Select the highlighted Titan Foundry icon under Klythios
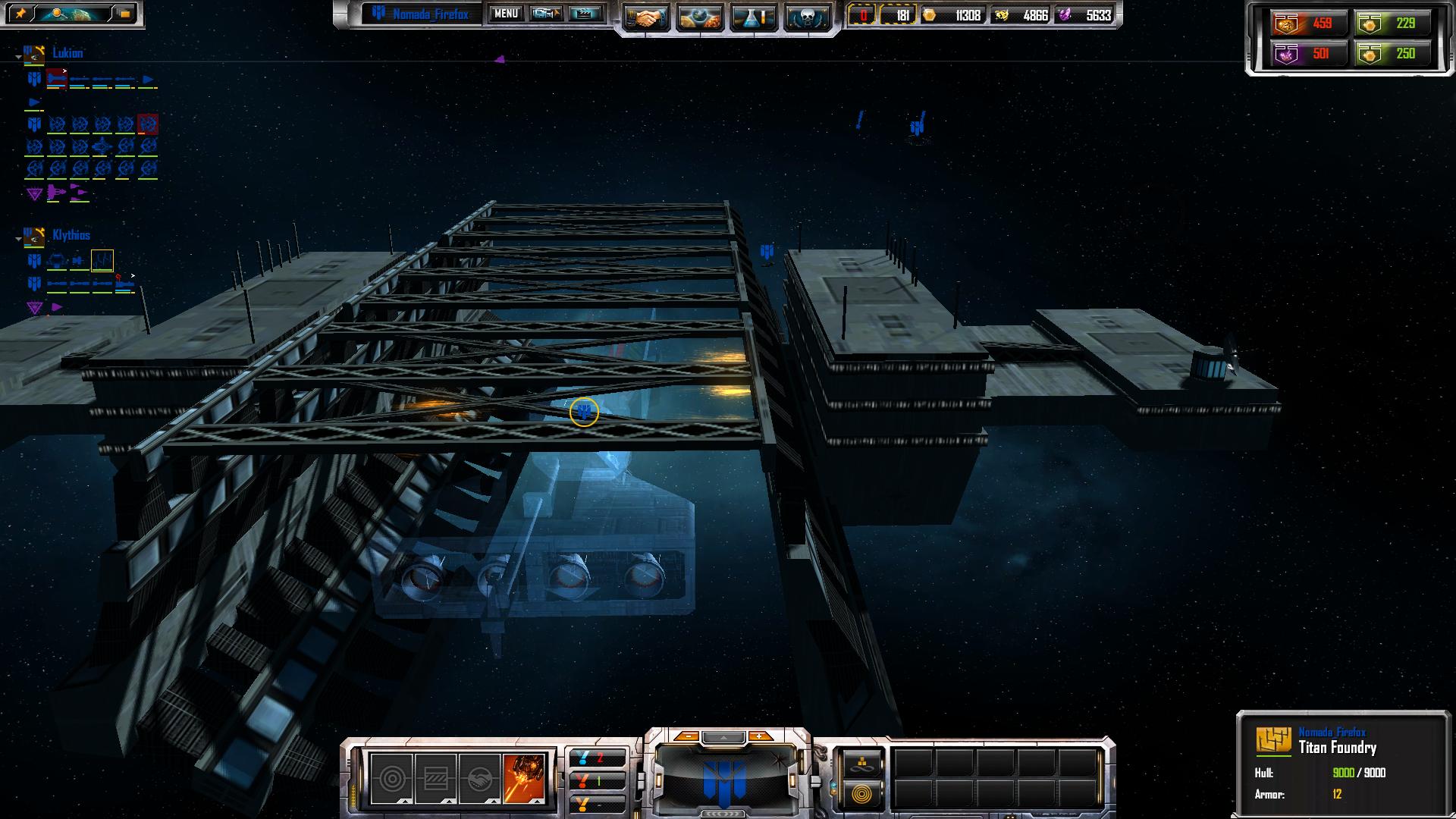Screen dimensions: 1456x819 coord(102,261)
